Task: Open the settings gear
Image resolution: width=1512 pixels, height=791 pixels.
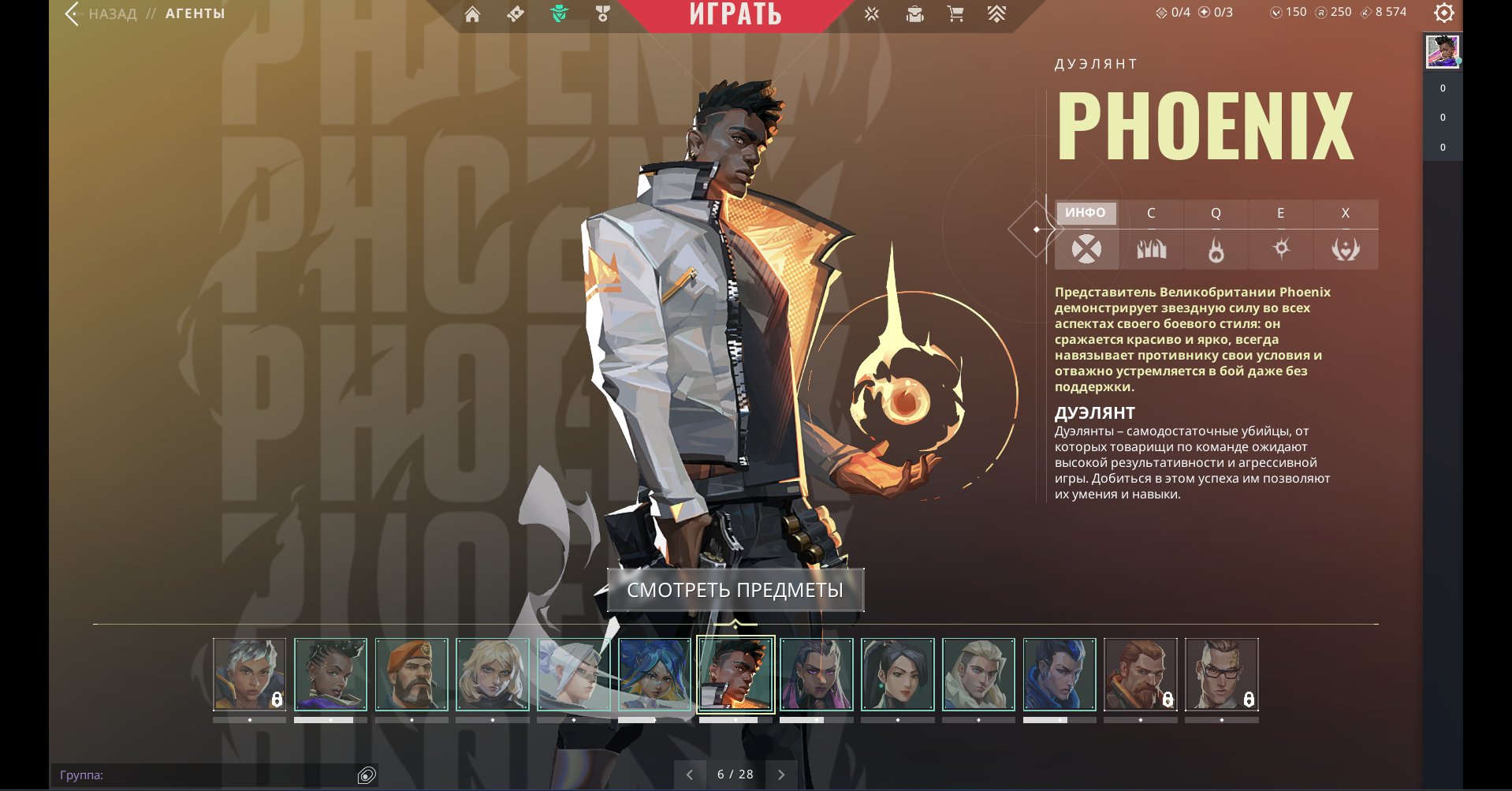Action: [1443, 13]
